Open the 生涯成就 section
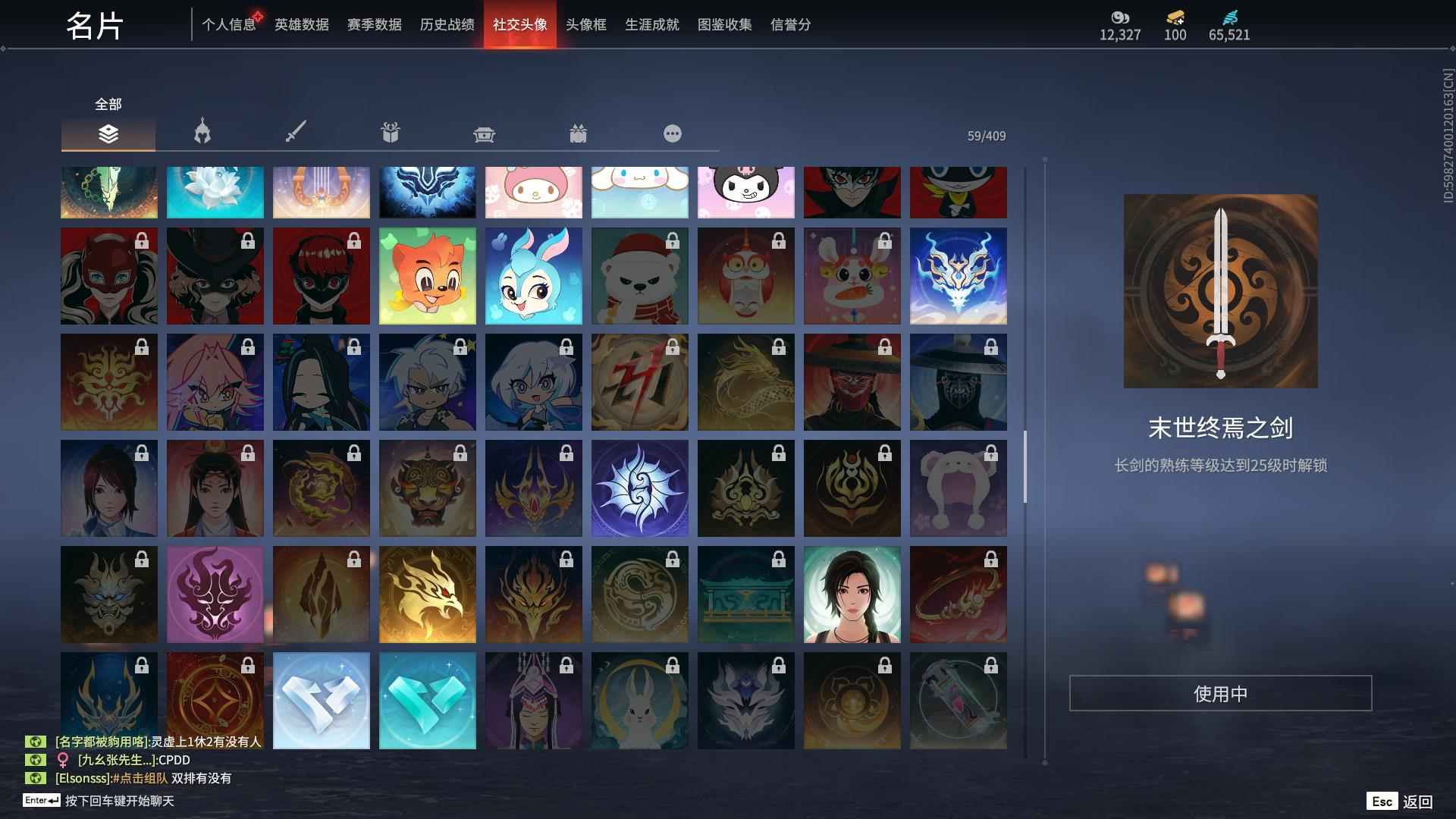Image resolution: width=1456 pixels, height=819 pixels. (x=651, y=24)
